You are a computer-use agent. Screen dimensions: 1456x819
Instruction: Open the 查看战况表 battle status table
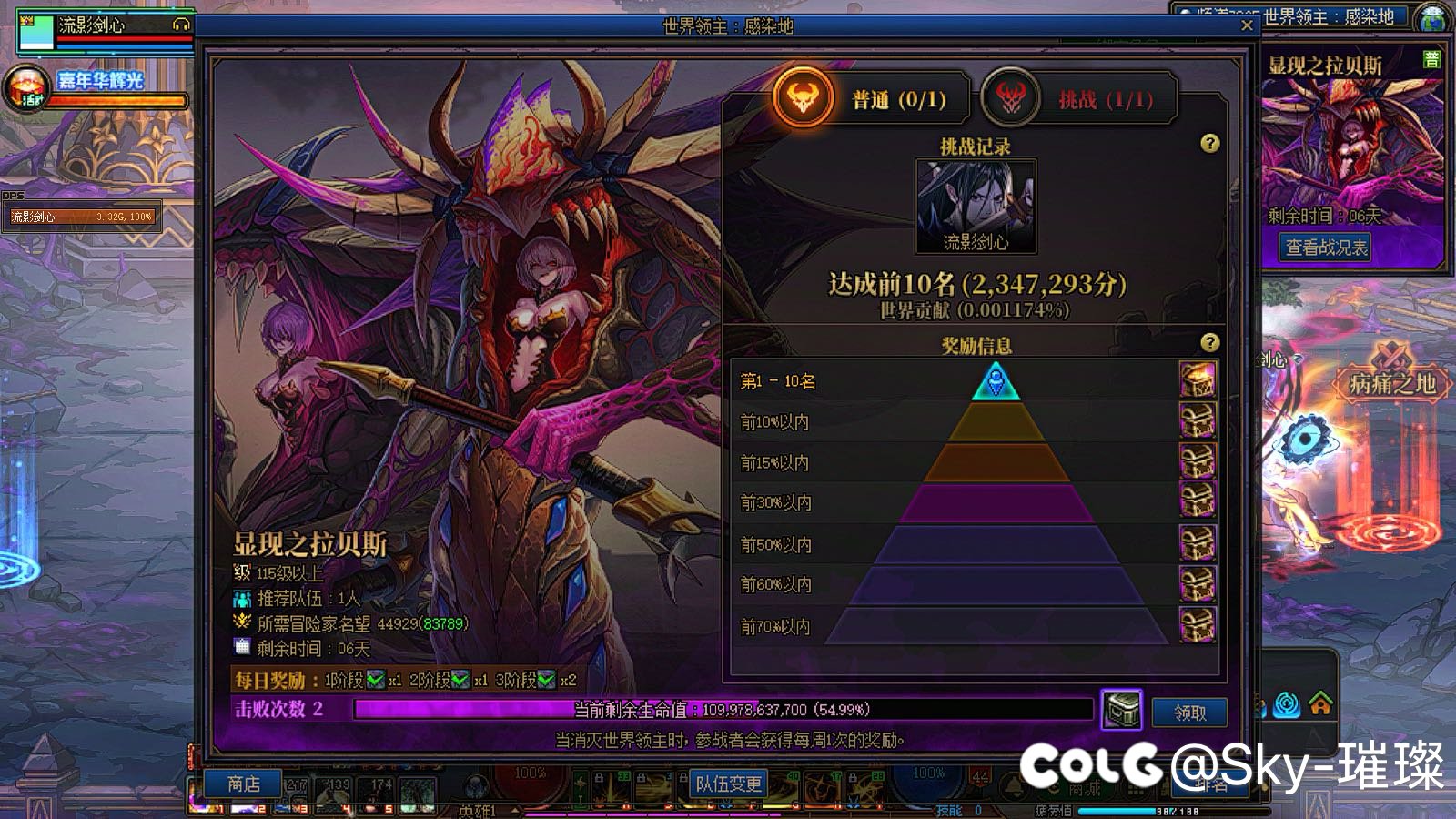click(x=1326, y=248)
